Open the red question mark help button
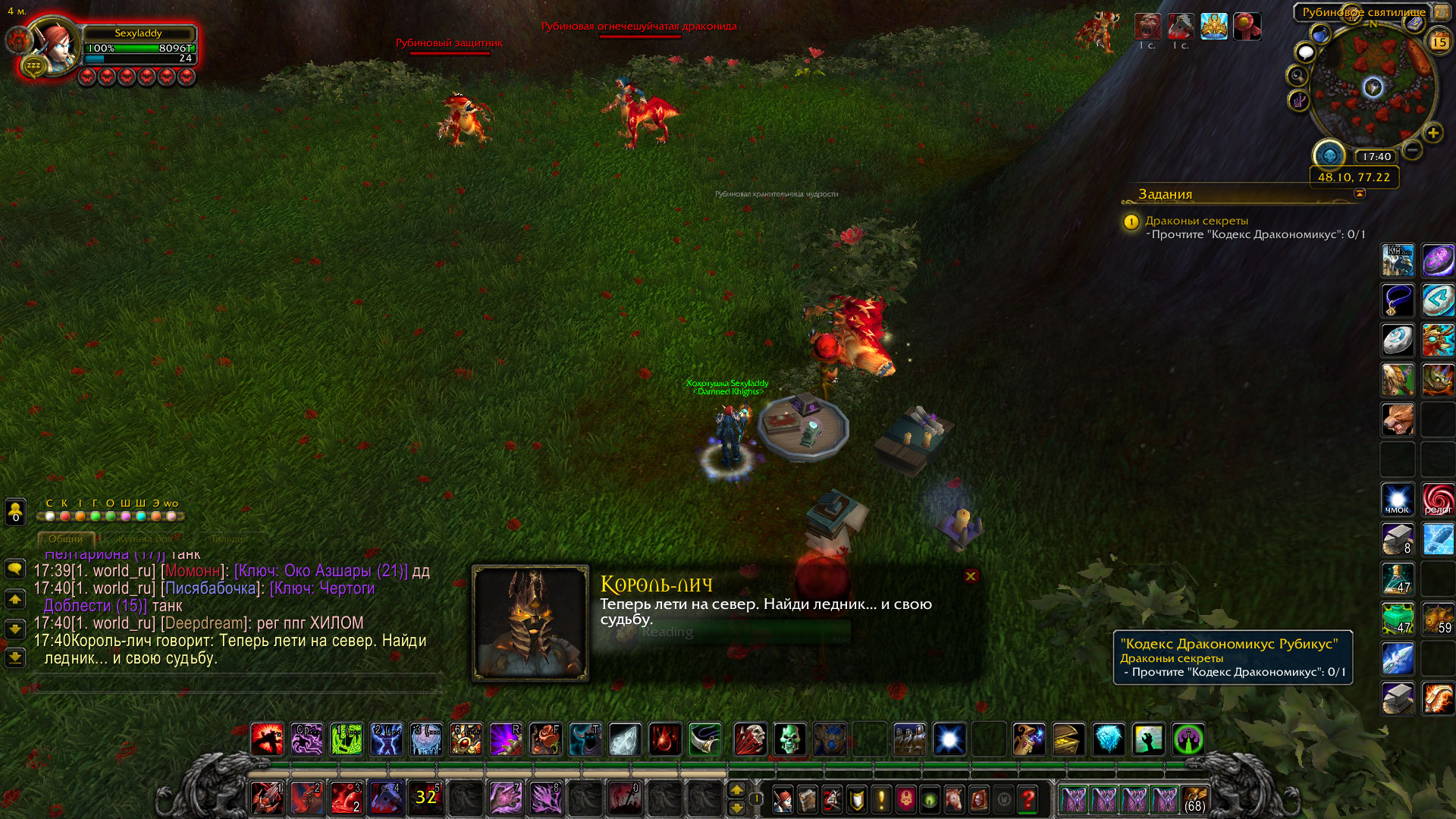This screenshot has width=1456, height=819. point(1028,799)
